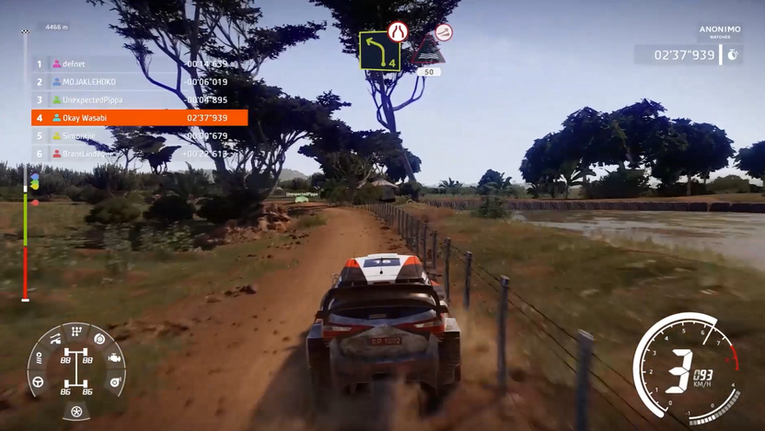Click the turbo damage icon
Screen dimensions: 765x431
tap(114, 382)
